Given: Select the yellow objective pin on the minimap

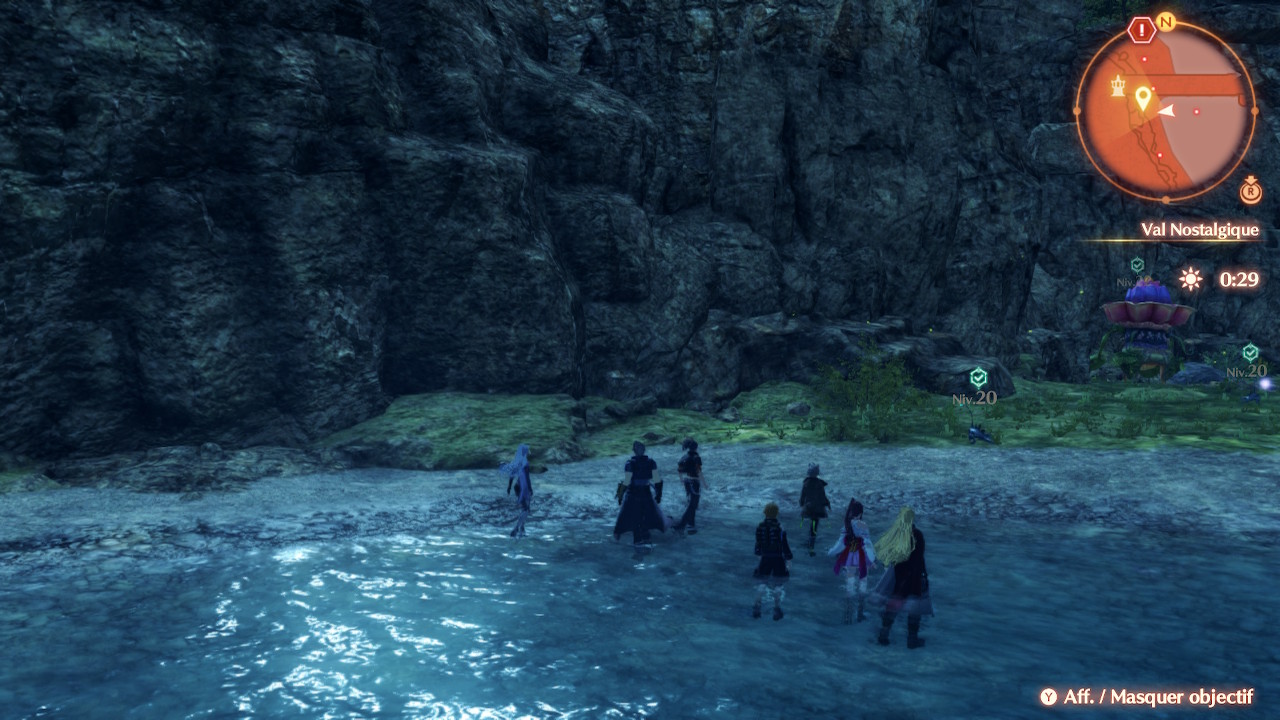Looking at the screenshot, I should coord(1143,98).
